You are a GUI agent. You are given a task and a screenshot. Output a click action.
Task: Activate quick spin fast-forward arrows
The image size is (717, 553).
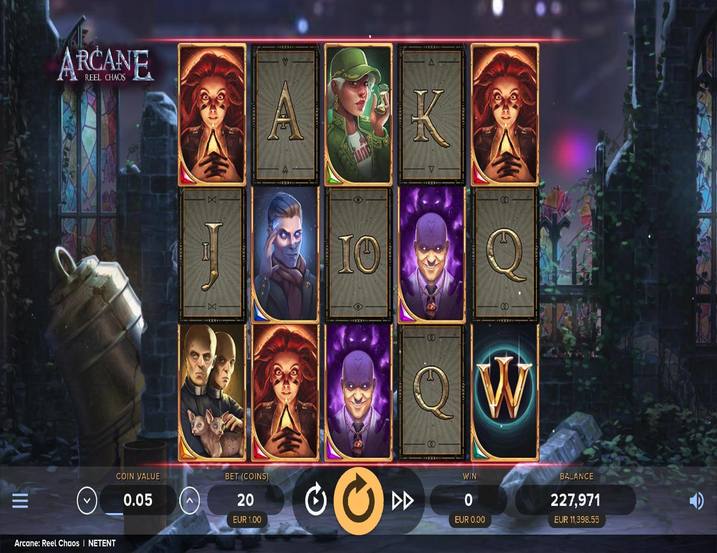pyautogui.click(x=402, y=500)
